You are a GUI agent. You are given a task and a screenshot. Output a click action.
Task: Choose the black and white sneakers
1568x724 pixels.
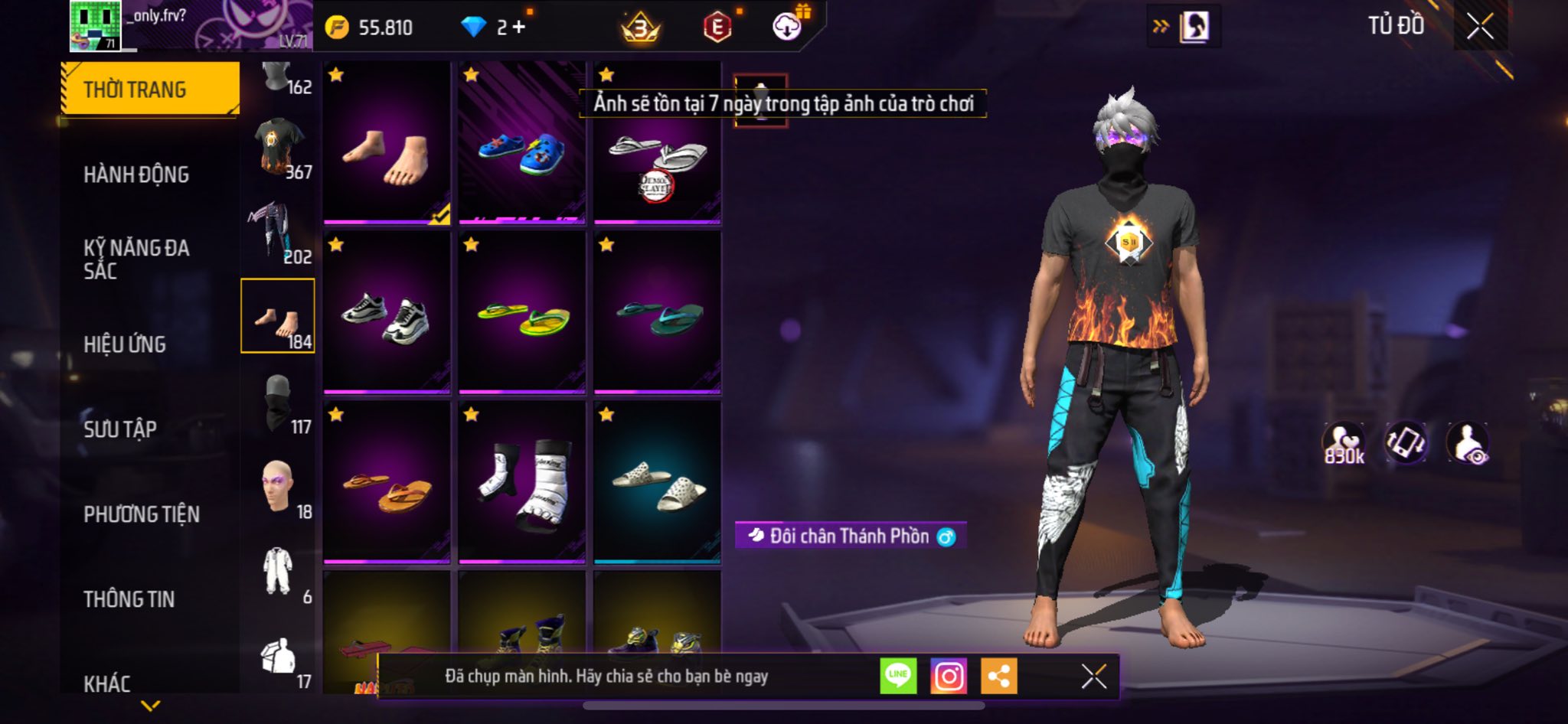coord(387,313)
